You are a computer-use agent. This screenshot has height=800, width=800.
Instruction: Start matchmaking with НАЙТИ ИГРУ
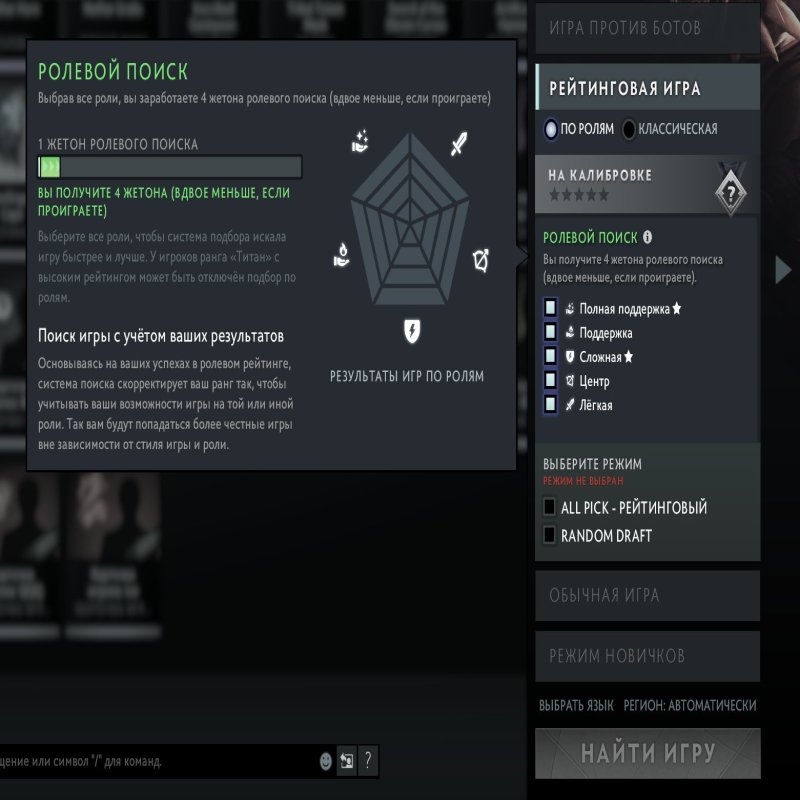coord(648,752)
